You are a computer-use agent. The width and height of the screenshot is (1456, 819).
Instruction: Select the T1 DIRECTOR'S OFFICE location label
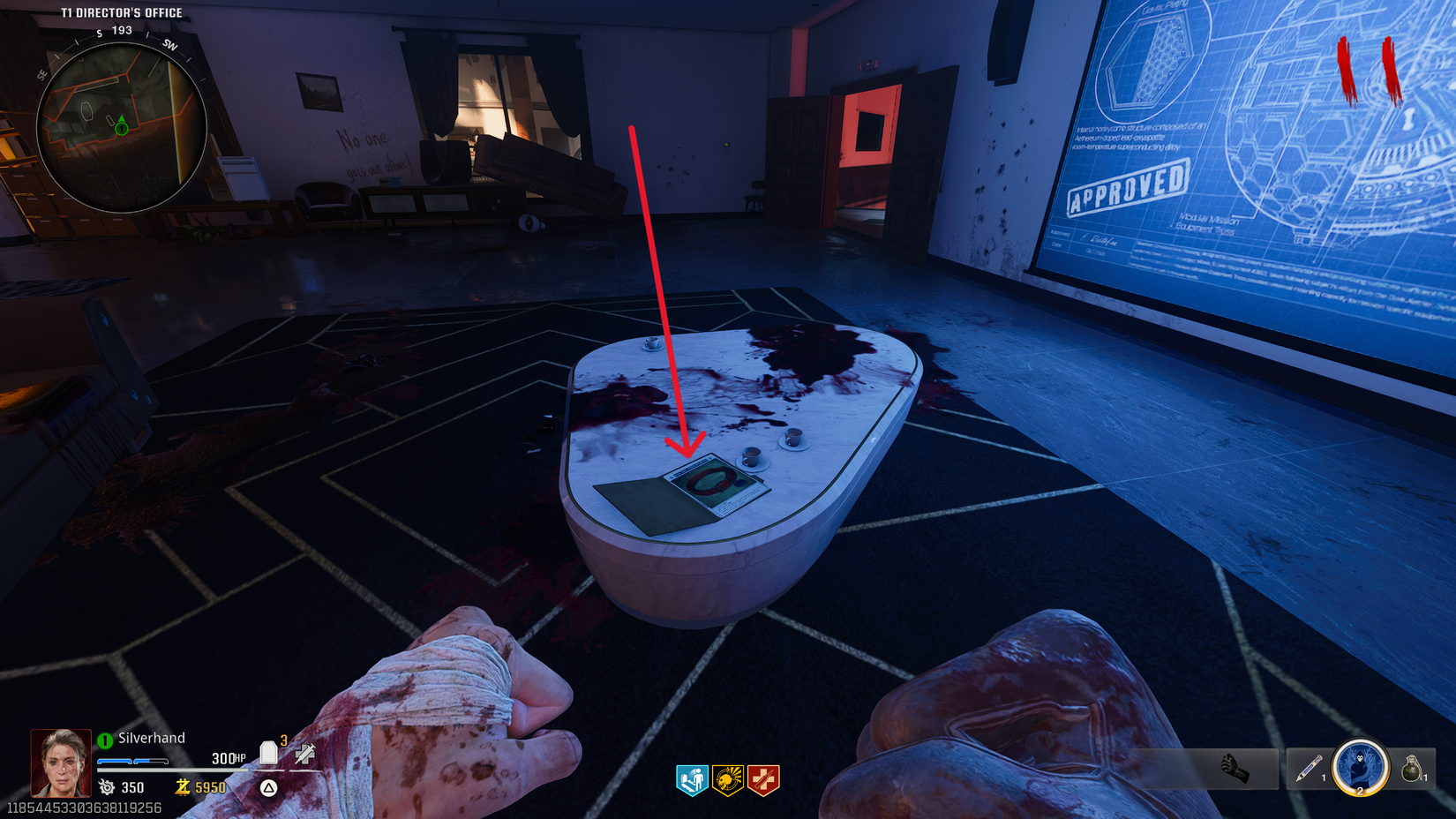[x=120, y=12]
